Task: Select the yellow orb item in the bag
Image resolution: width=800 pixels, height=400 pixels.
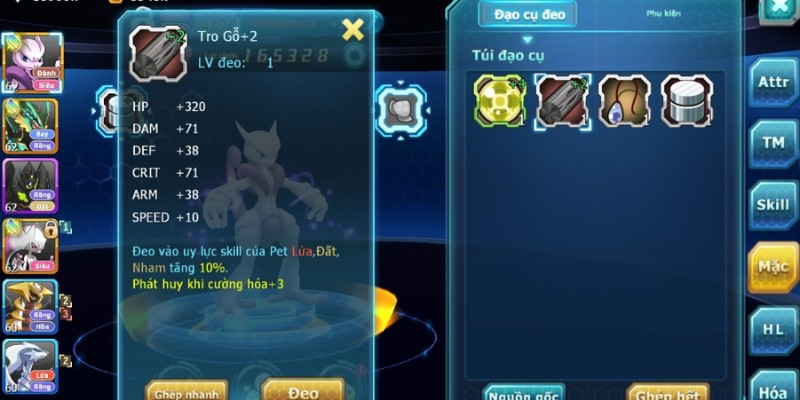Action: pos(499,100)
